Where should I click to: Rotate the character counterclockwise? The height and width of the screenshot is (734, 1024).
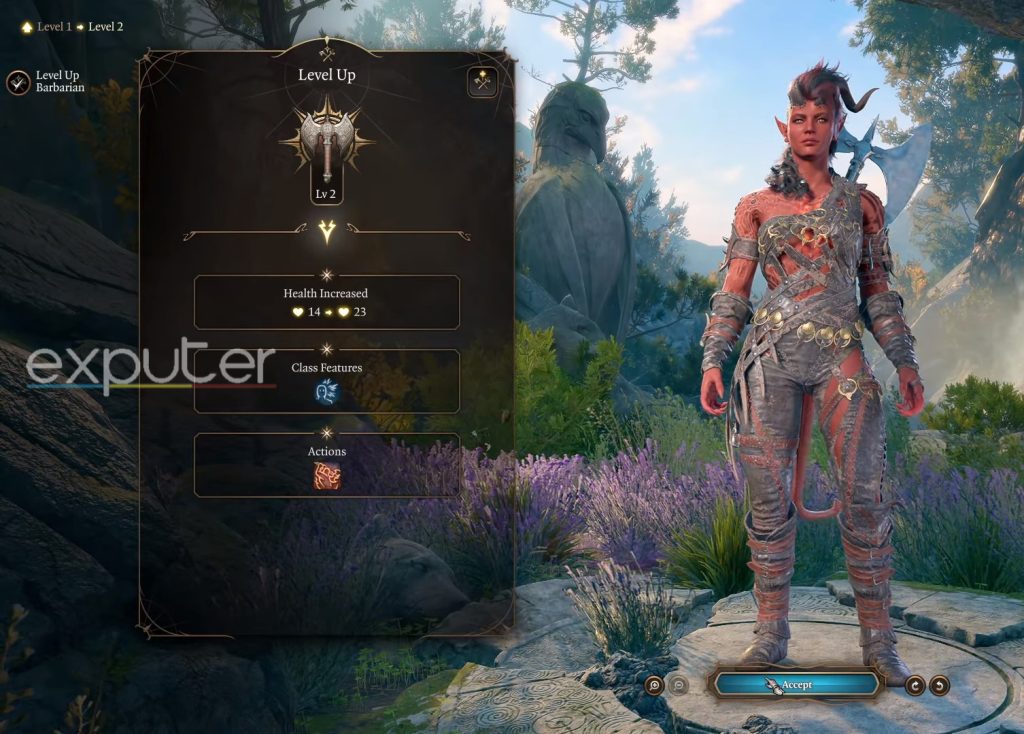pyautogui.click(x=939, y=685)
